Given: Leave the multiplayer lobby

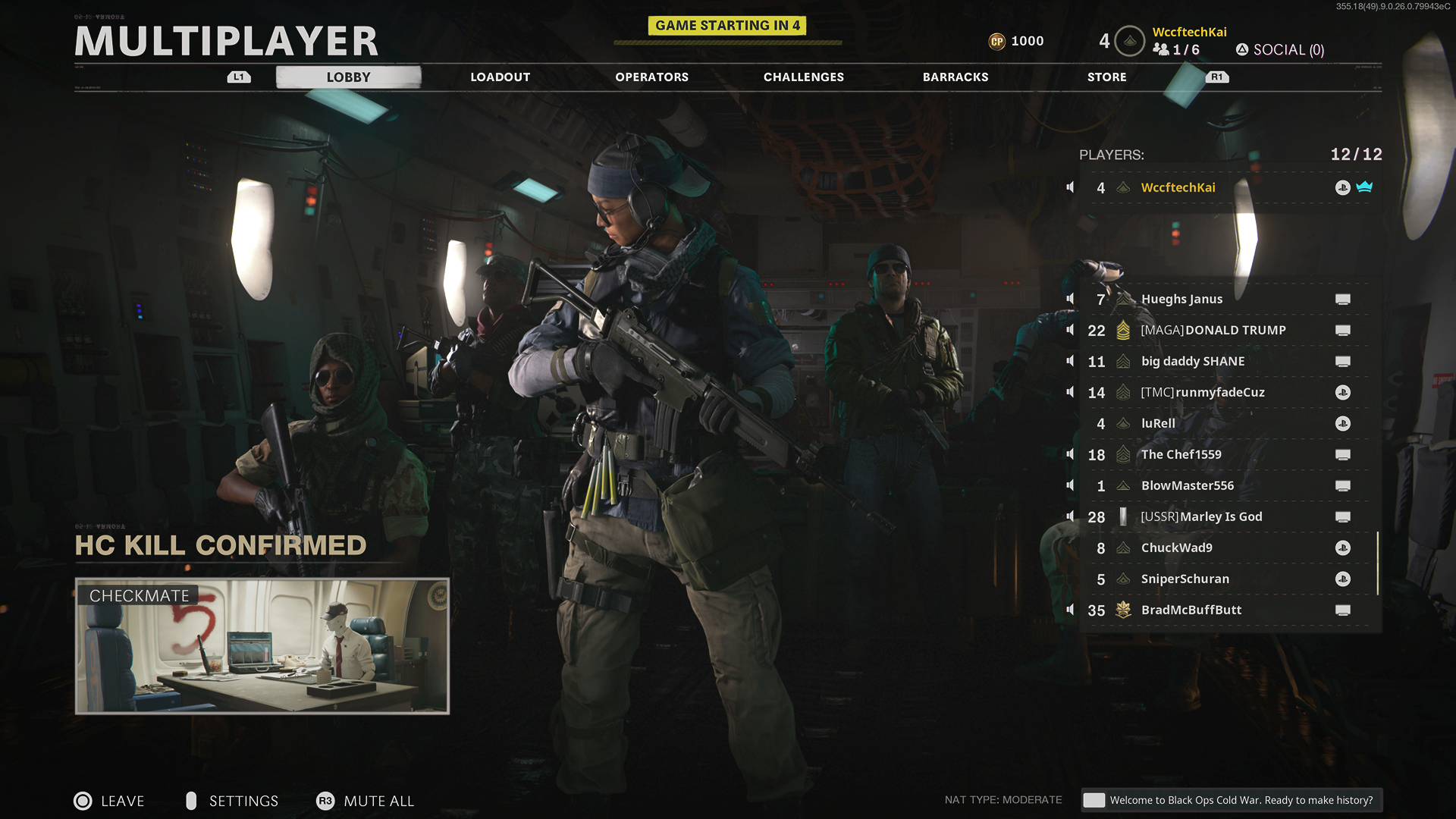Looking at the screenshot, I should 110,801.
